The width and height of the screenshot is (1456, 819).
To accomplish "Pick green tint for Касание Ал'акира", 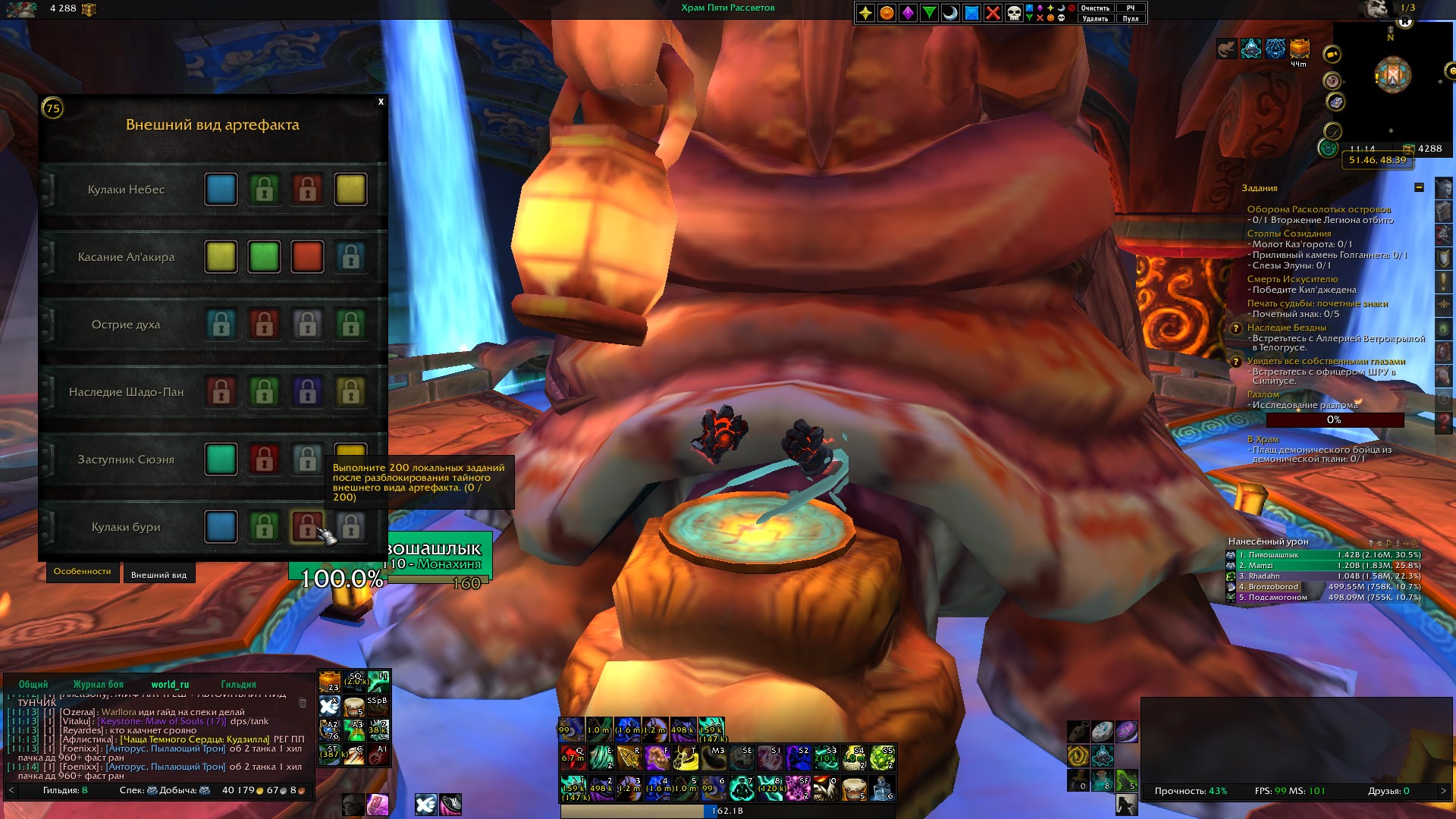I will pyautogui.click(x=264, y=257).
